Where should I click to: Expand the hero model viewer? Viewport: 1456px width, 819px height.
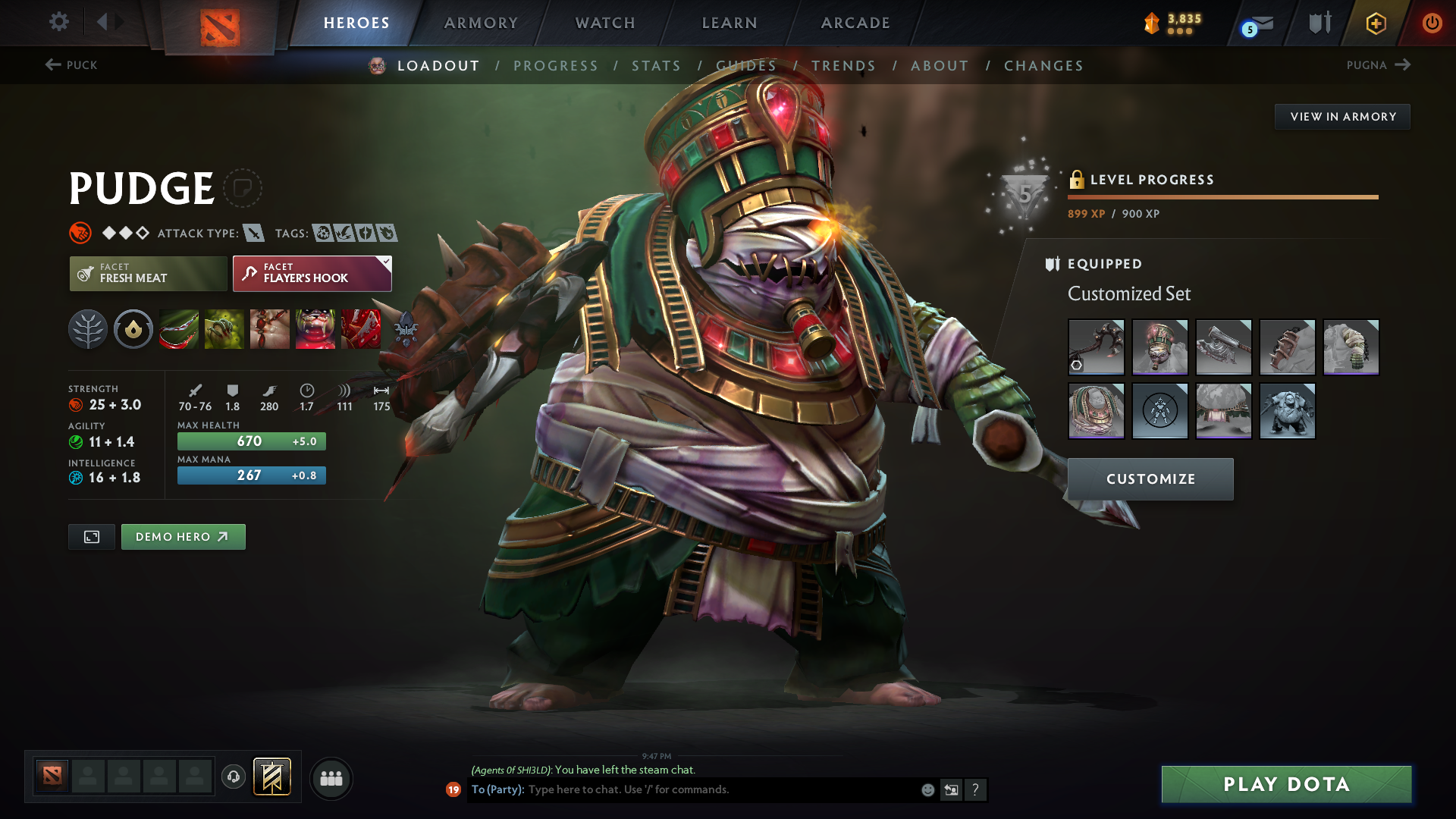(91, 536)
